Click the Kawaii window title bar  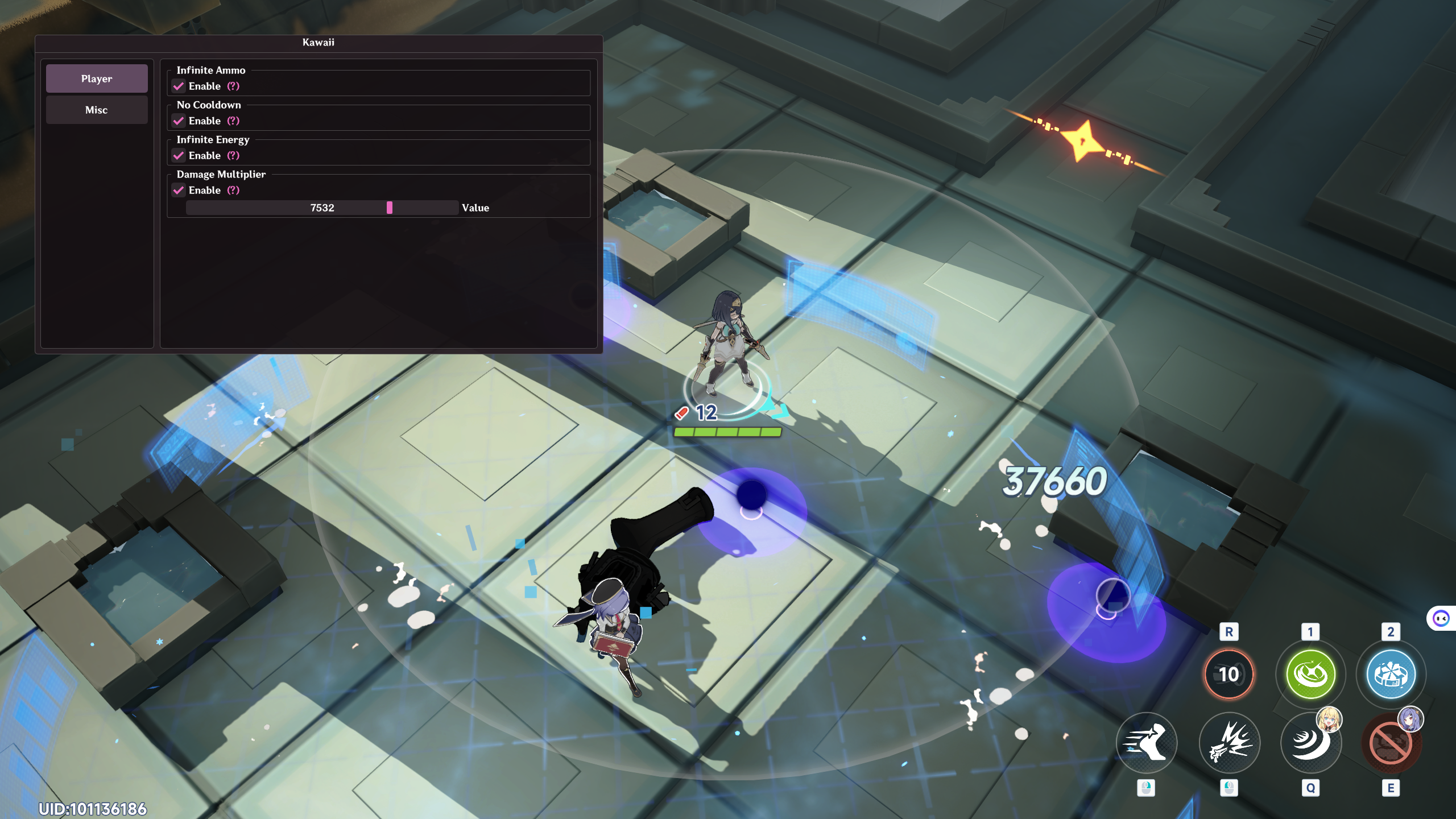pyautogui.click(x=318, y=43)
